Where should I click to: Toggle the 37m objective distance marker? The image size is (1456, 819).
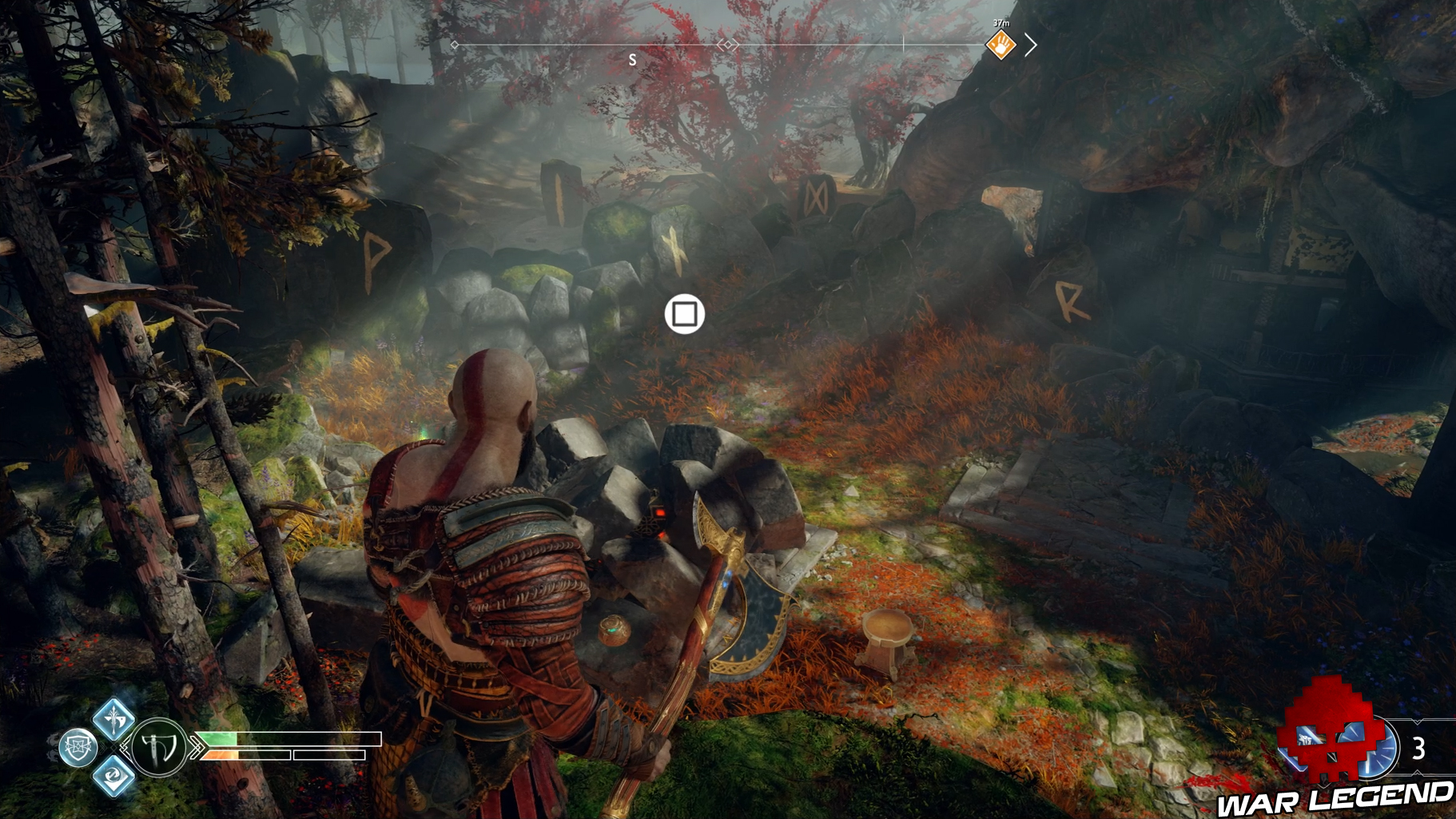1001,22
